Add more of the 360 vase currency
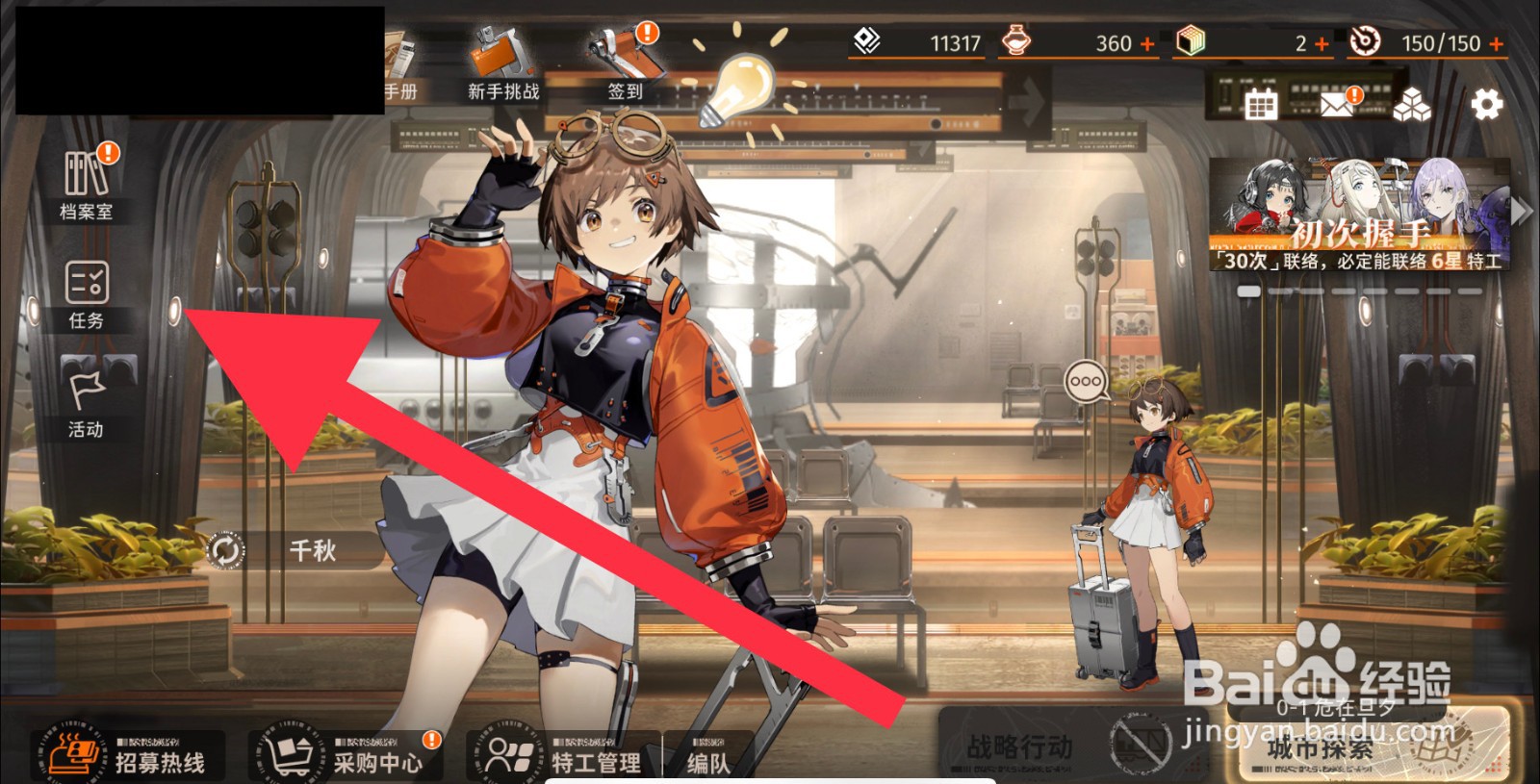The image size is (1540, 784). pyautogui.click(x=1146, y=44)
